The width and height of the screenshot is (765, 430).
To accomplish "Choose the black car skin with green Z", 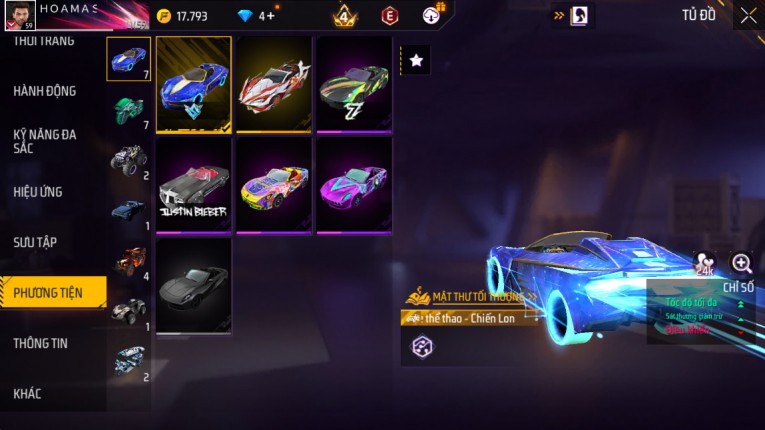I will (x=354, y=85).
